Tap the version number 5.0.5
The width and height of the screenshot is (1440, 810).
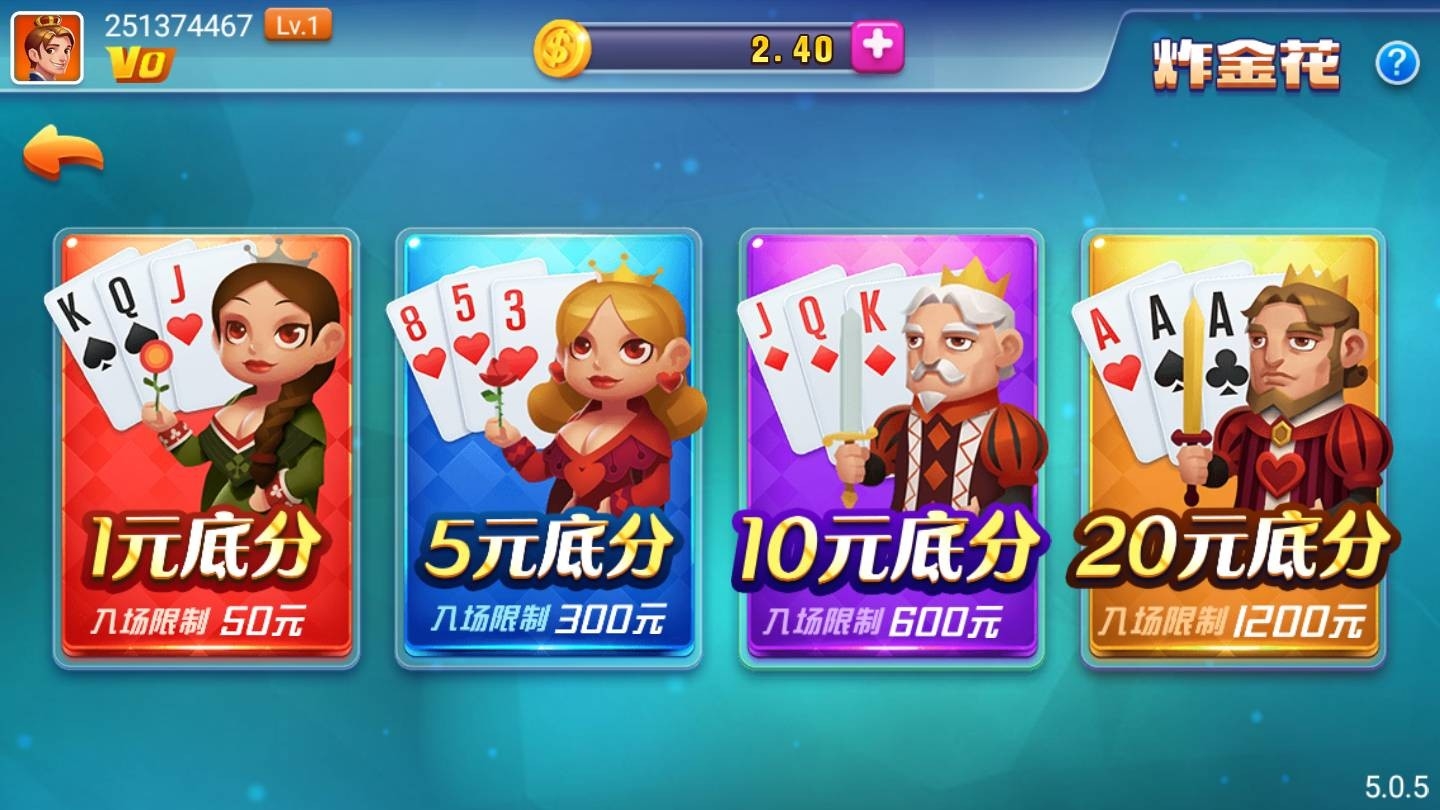[x=1397, y=789]
